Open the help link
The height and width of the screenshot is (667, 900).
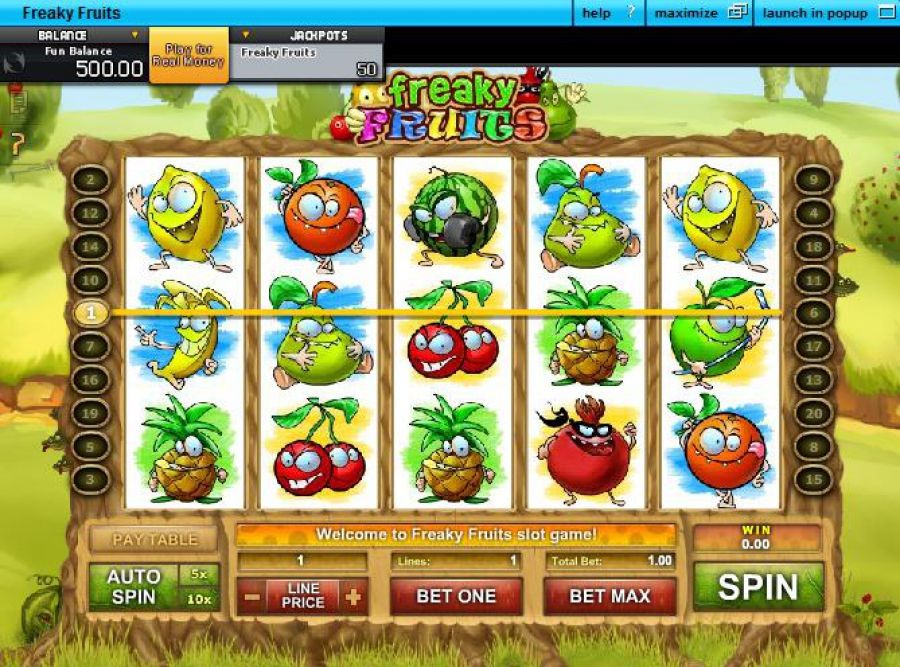point(608,13)
